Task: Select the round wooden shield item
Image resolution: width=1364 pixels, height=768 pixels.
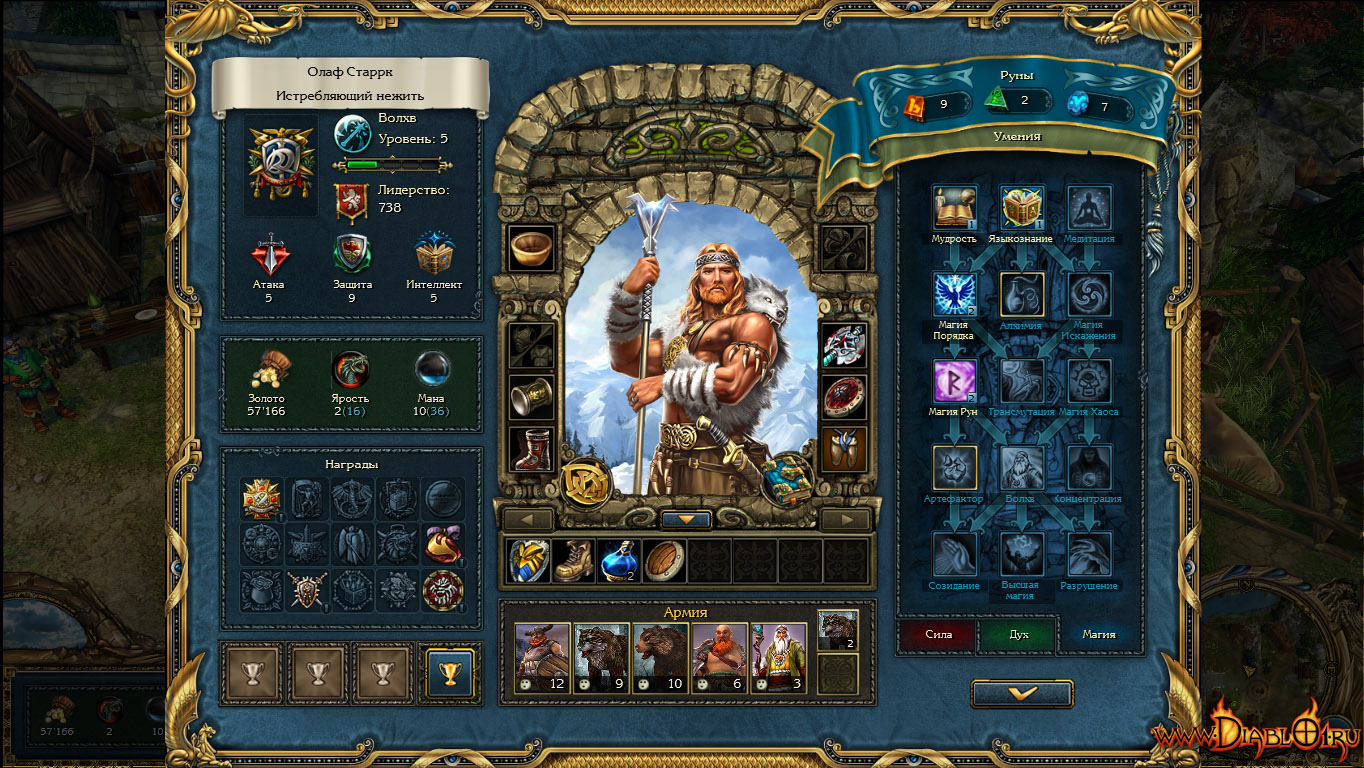Action: pyautogui.click(x=664, y=561)
